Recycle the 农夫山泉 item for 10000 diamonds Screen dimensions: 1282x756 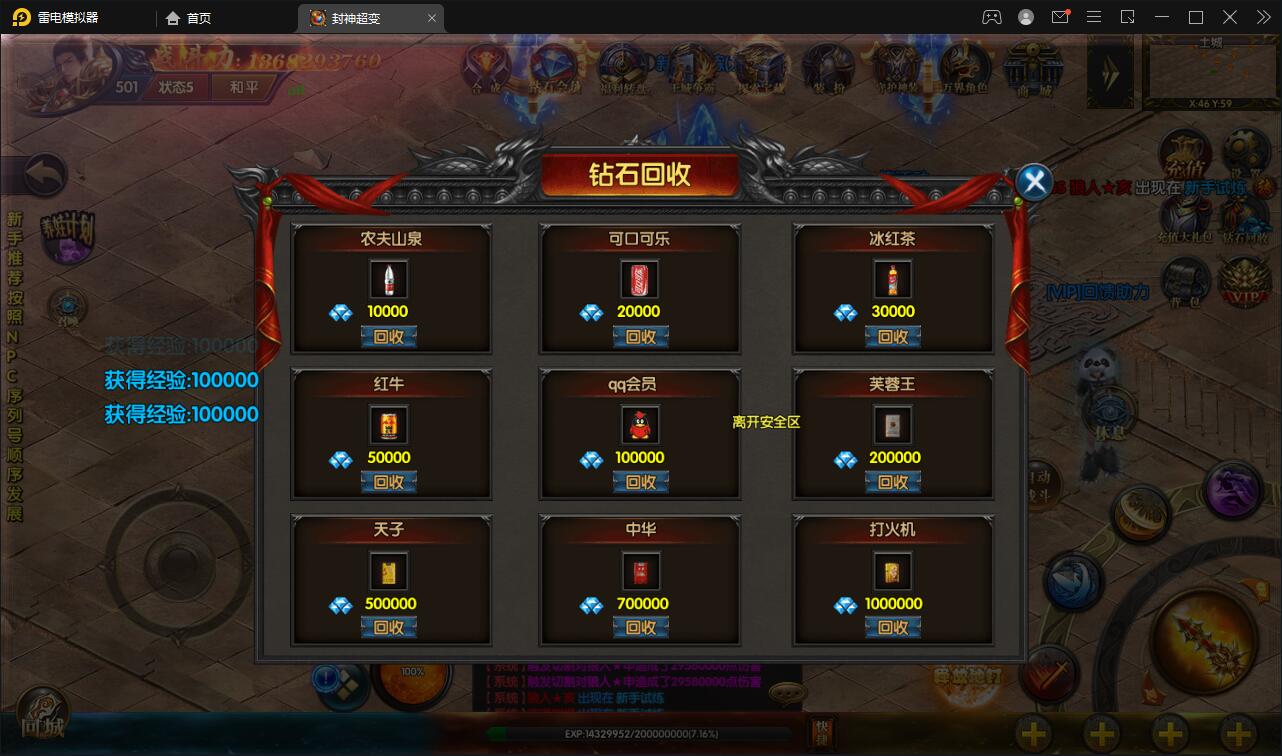[388, 337]
